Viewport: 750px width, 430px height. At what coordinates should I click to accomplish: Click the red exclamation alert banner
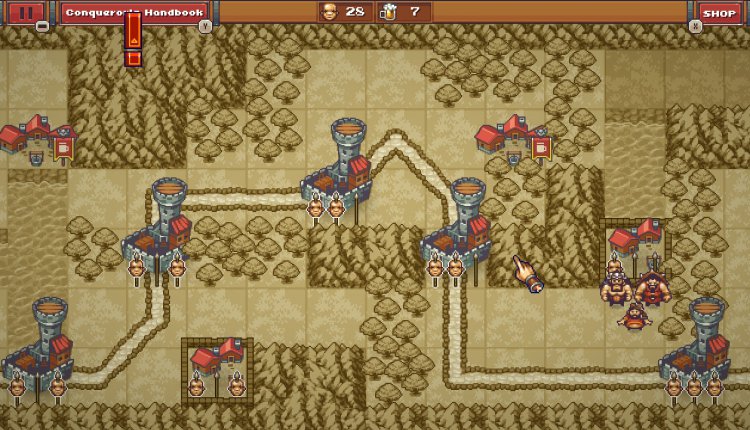tap(133, 40)
